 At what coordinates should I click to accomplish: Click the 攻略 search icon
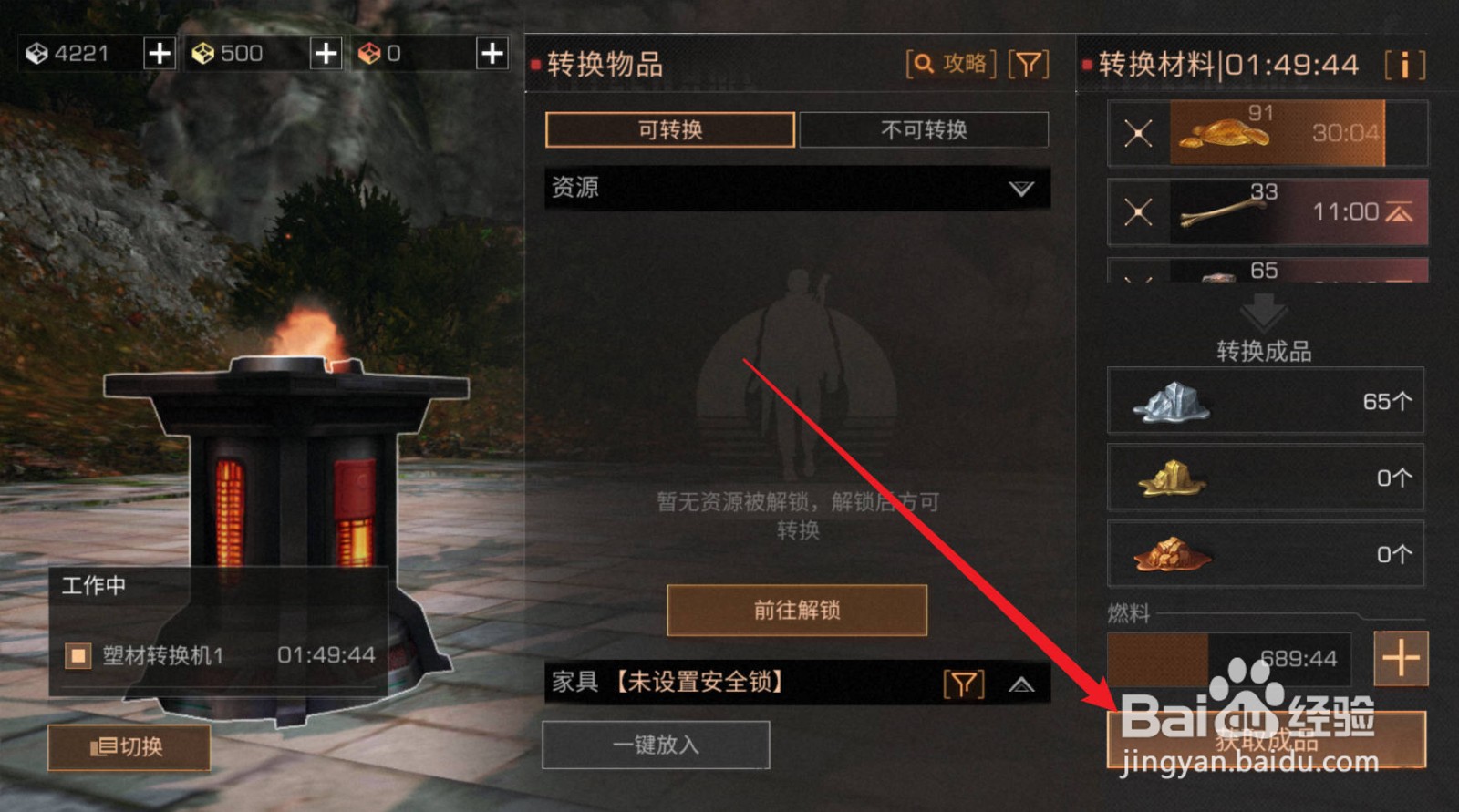coord(923,64)
